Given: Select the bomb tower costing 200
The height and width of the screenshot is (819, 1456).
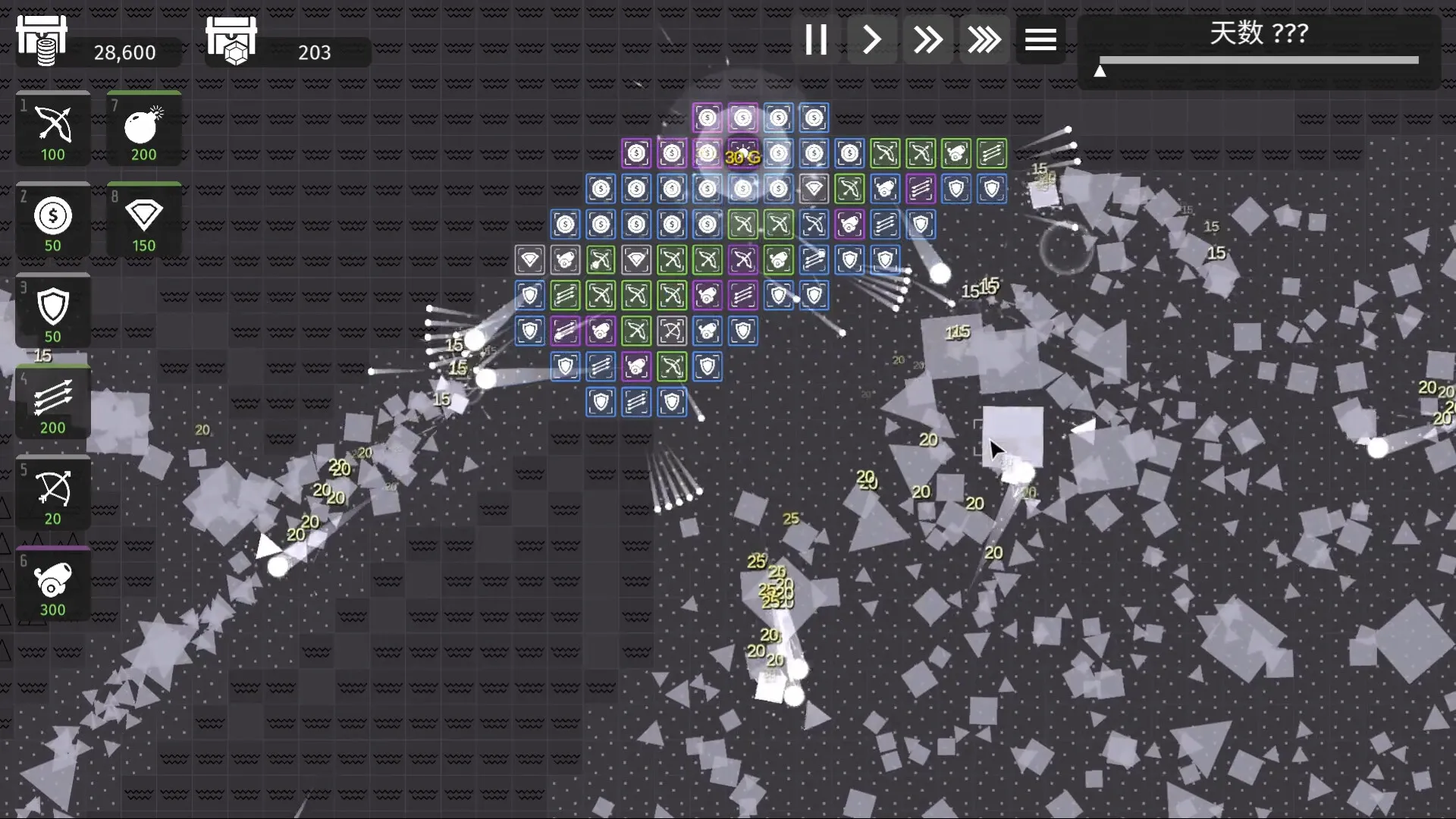Looking at the screenshot, I should click(143, 129).
